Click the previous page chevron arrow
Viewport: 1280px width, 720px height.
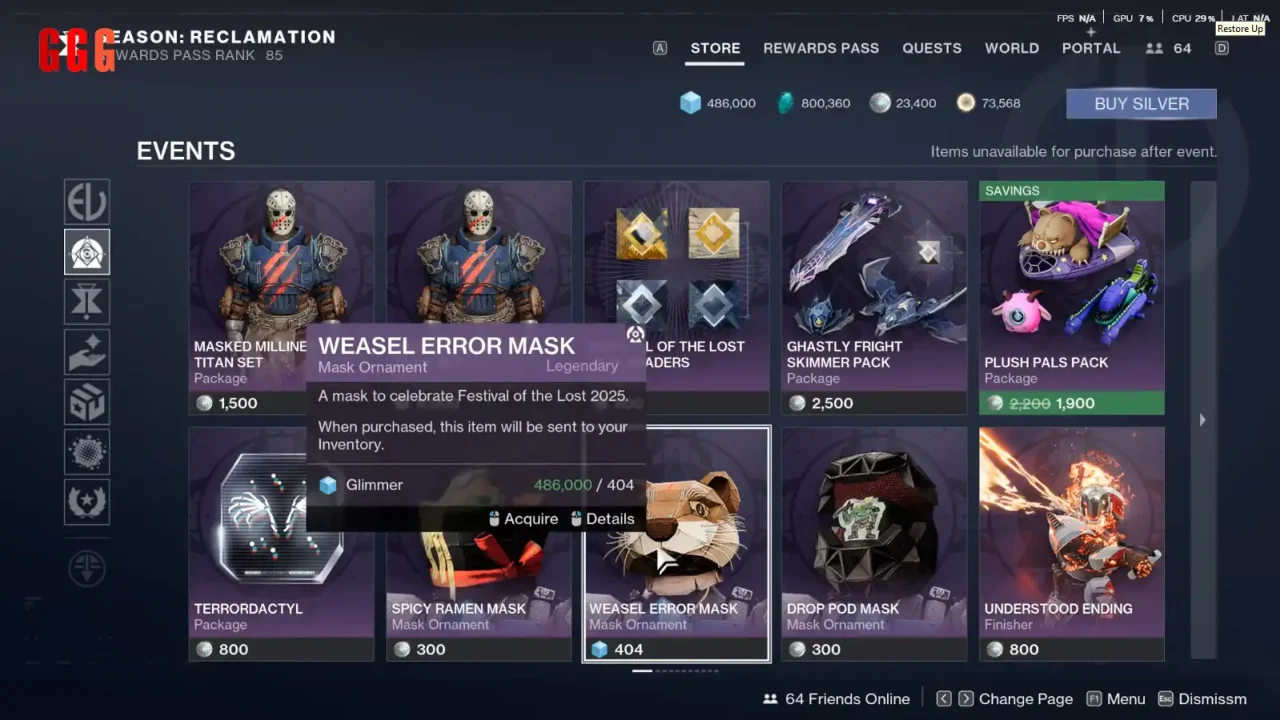944,698
